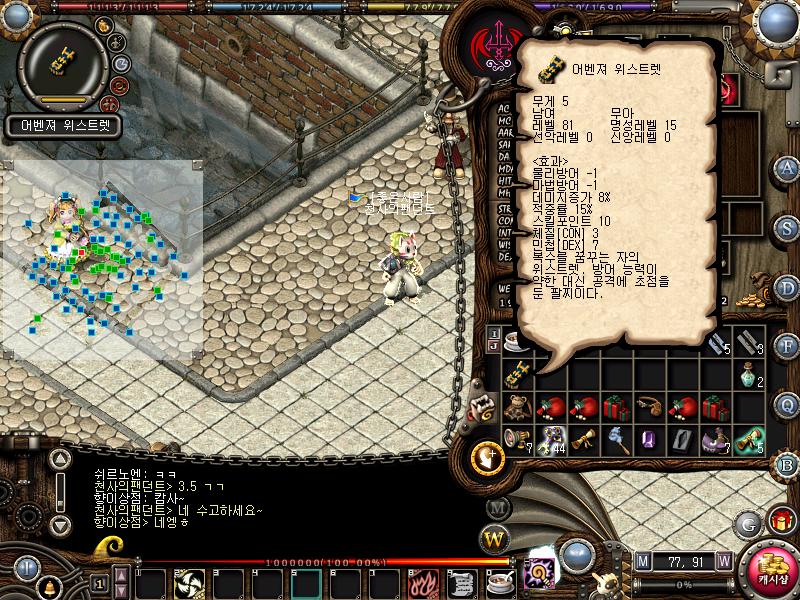Click the gold W button
This screenshot has height=600, width=800.
(495, 540)
